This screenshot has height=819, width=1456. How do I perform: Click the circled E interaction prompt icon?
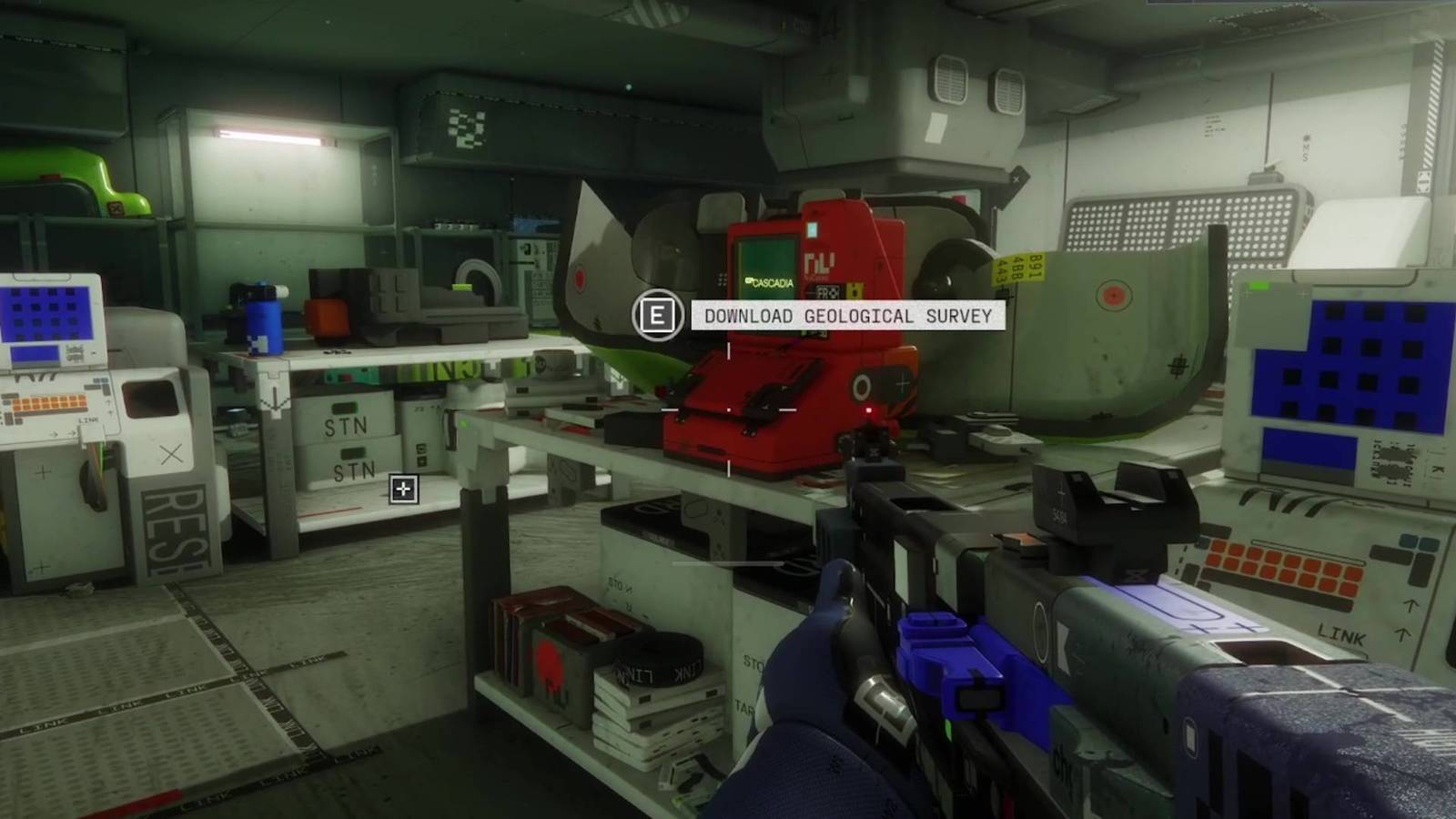pos(658,317)
